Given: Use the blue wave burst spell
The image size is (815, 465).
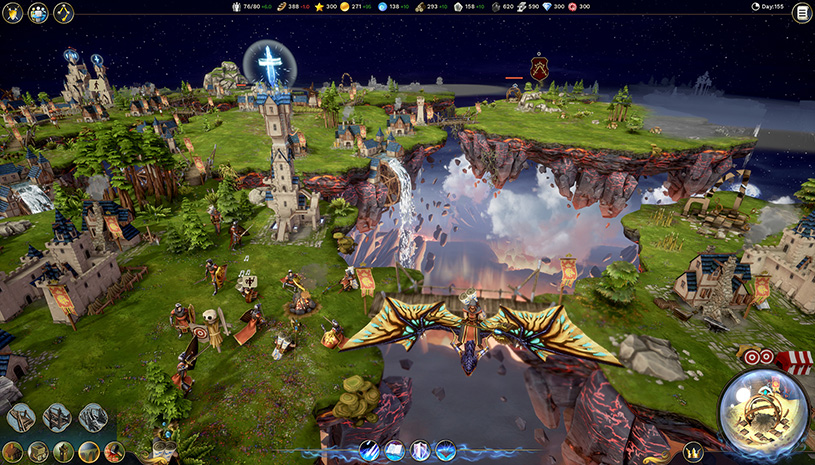Looking at the screenshot, I should pyautogui.click(x=446, y=451).
